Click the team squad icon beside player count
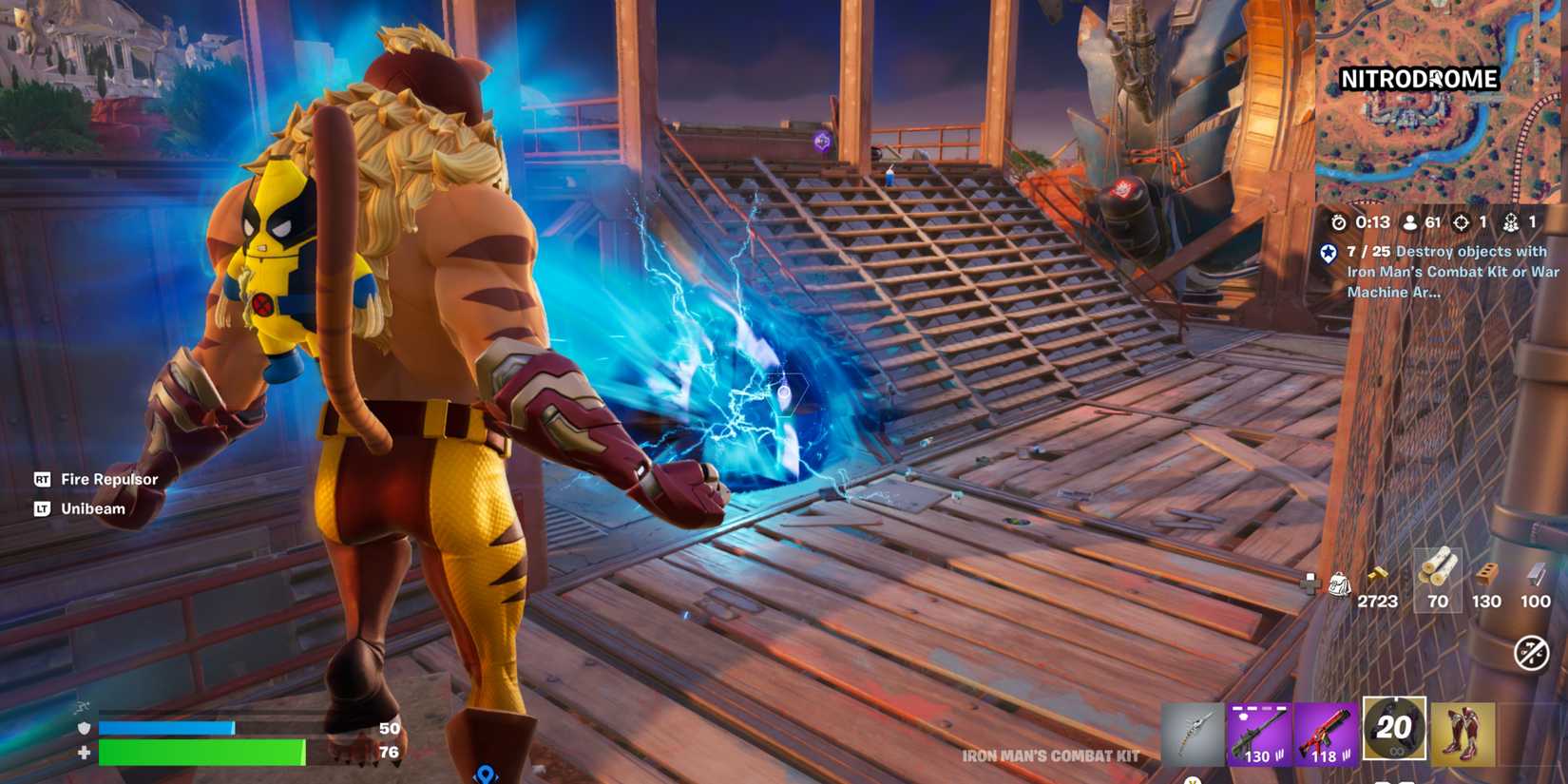The height and width of the screenshot is (784, 1568). tap(1510, 223)
